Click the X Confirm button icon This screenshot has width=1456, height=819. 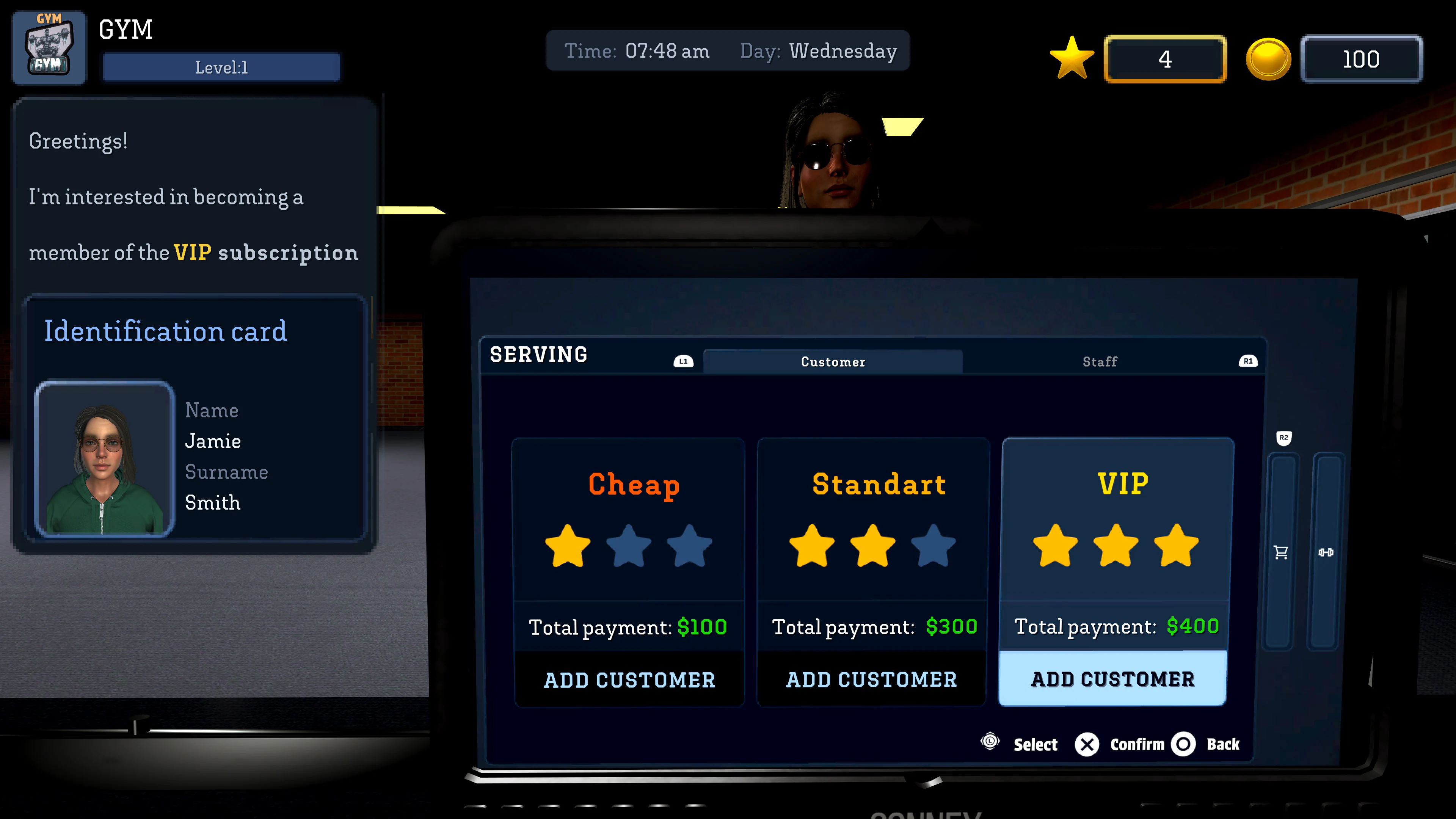tap(1087, 744)
